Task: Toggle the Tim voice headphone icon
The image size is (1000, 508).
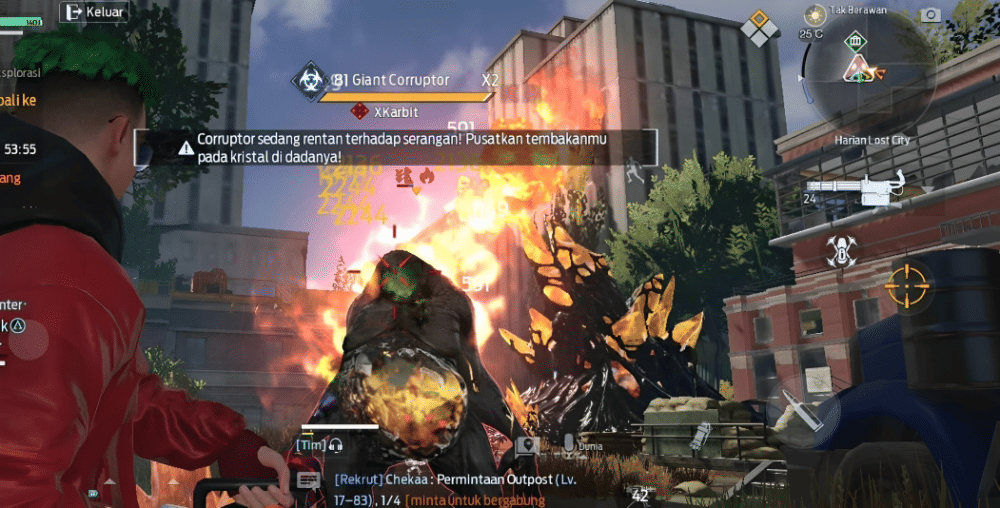Action: (336, 445)
